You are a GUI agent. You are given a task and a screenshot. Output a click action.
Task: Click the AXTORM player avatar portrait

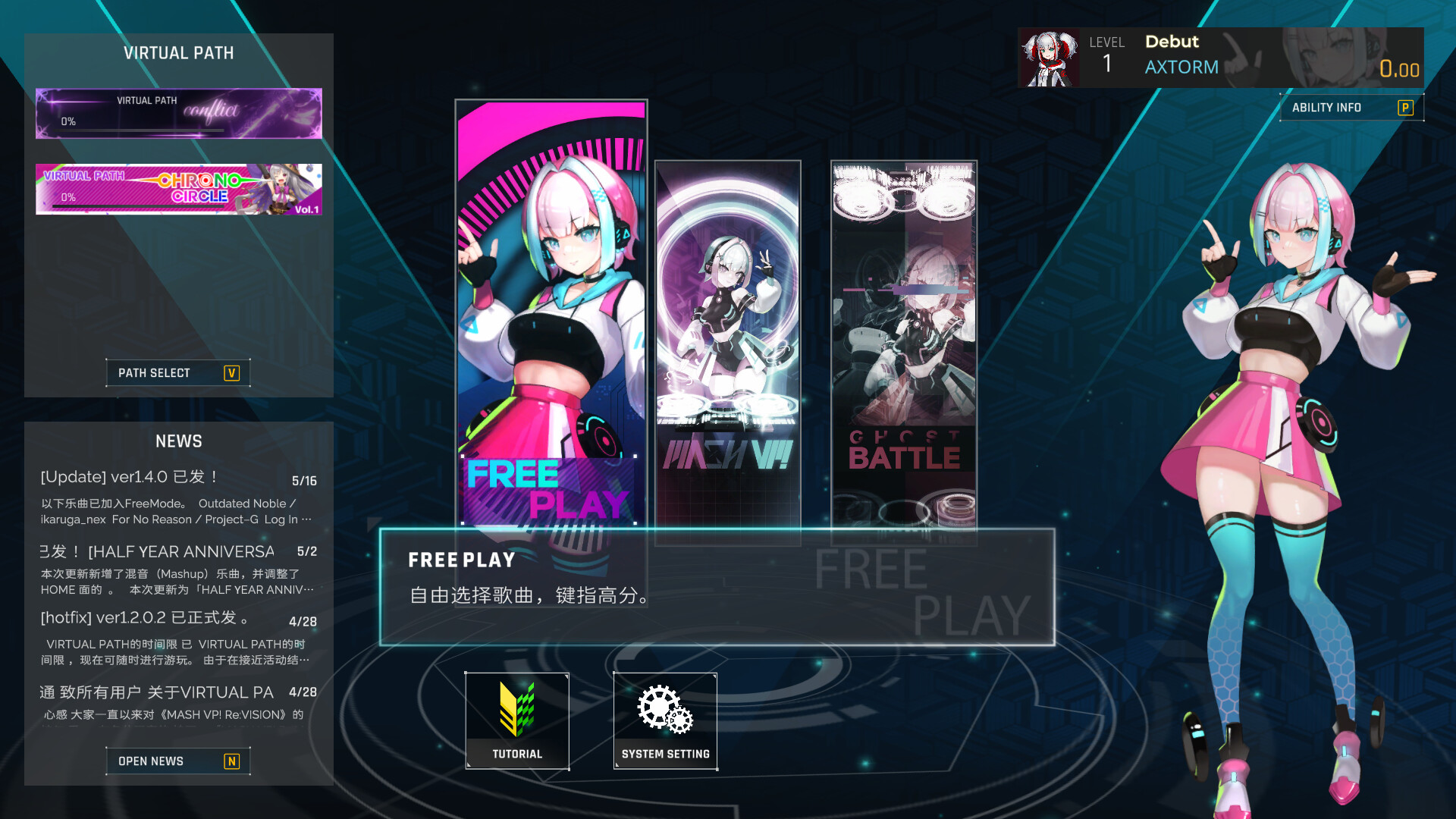[x=1050, y=57]
